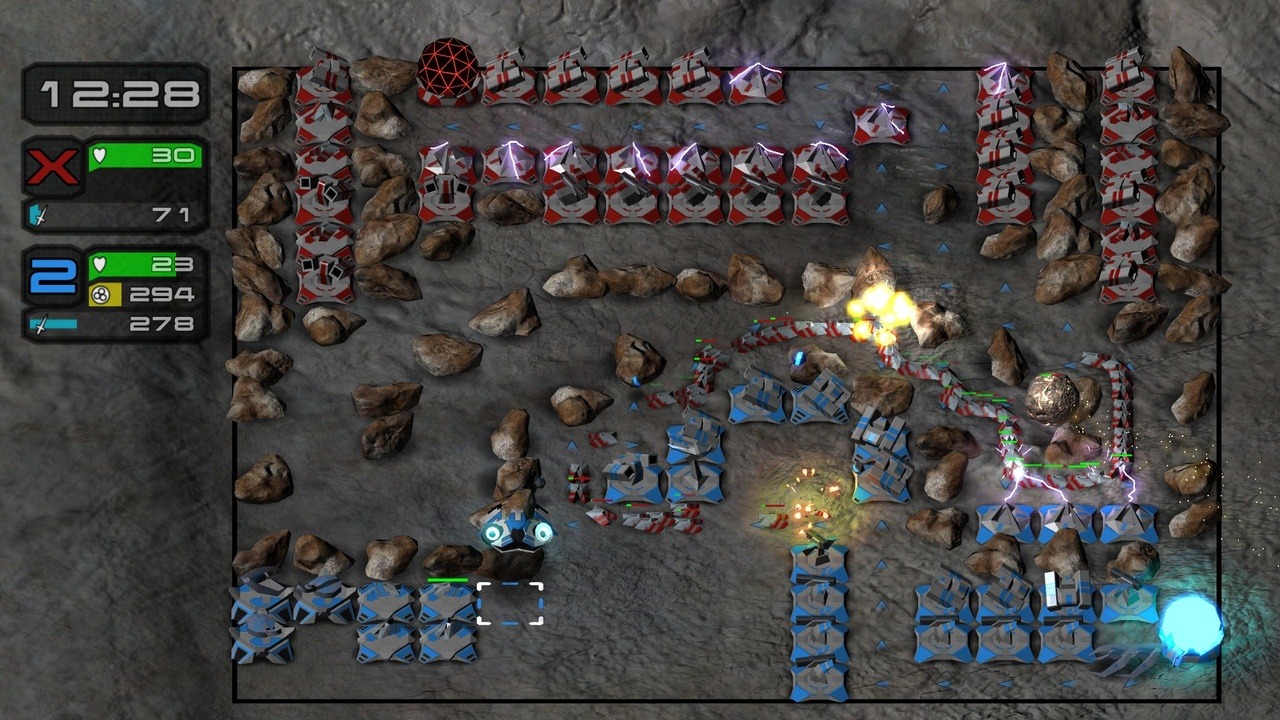
Task: Click the white dashed build cursor tile
Action: (510, 604)
